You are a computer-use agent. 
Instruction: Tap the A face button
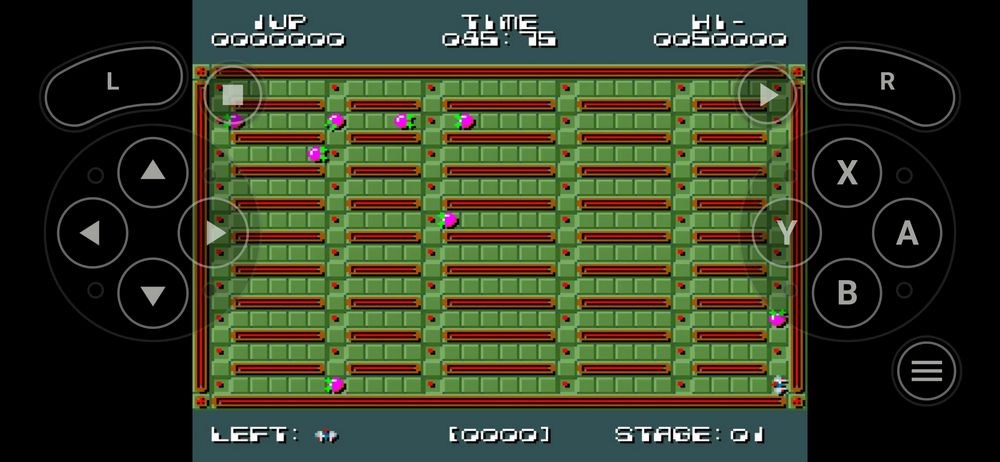(907, 233)
